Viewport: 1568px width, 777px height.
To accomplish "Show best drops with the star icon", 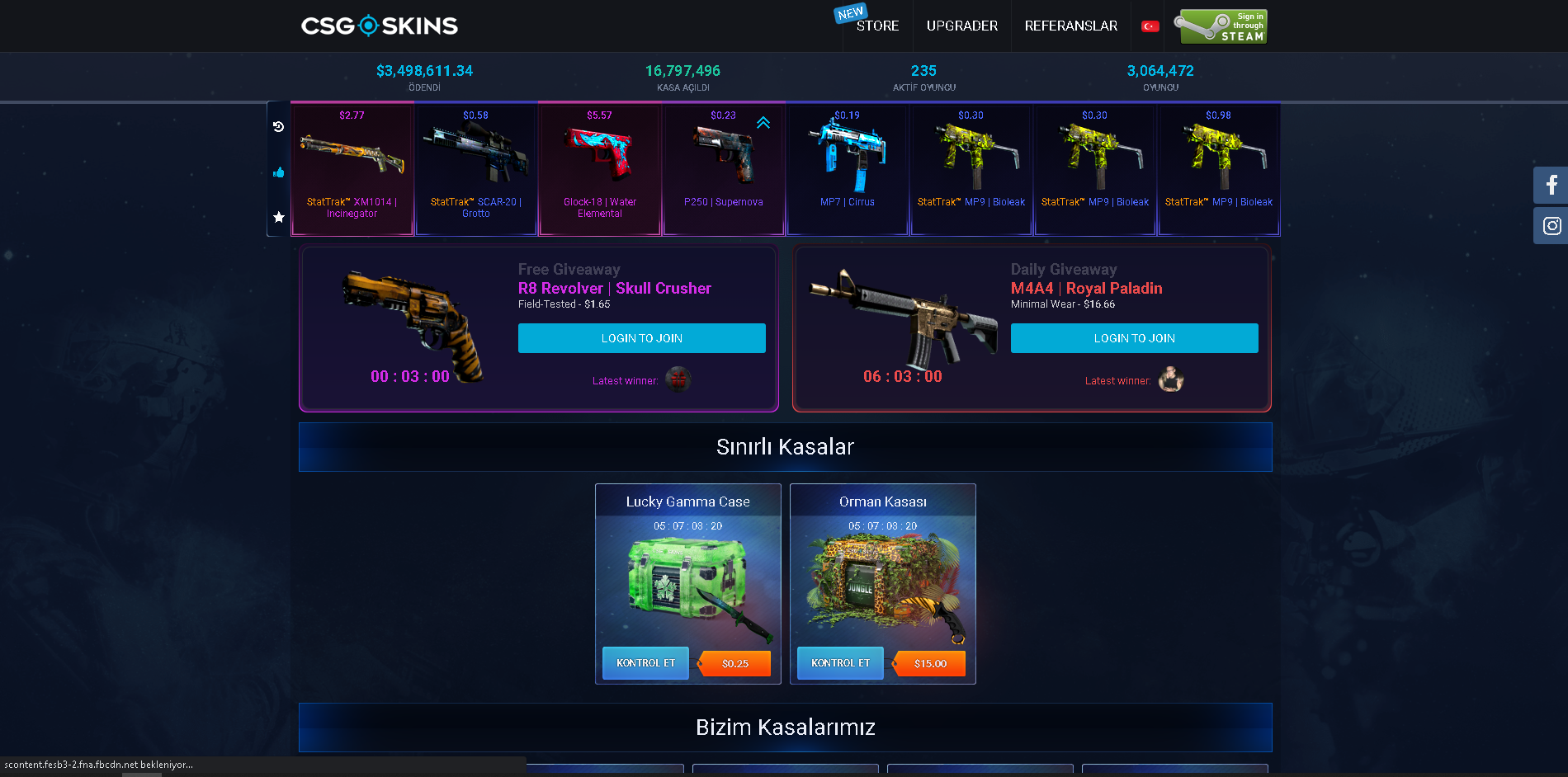I will 279,217.
